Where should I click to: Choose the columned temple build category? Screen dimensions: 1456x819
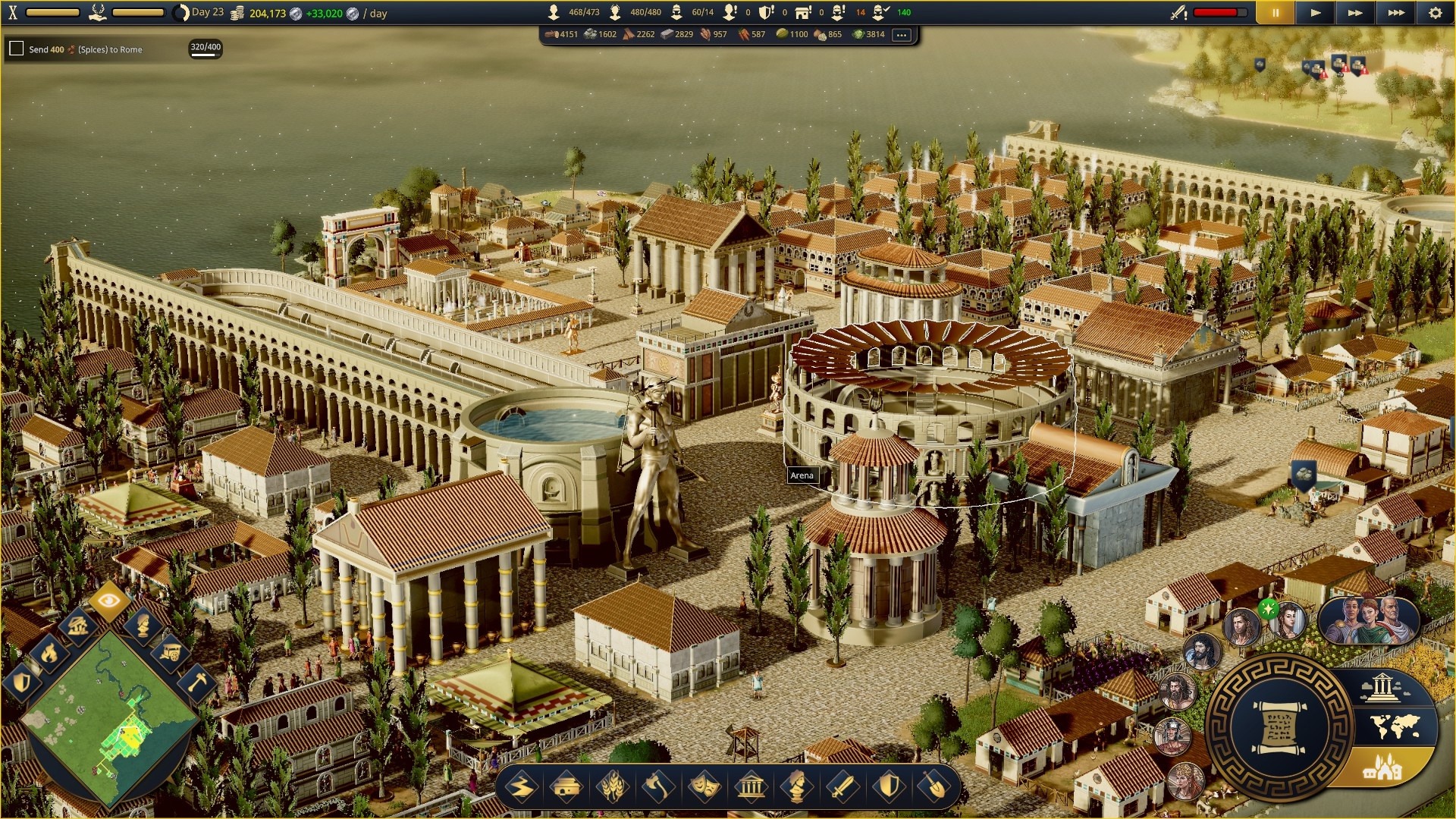coord(751,787)
